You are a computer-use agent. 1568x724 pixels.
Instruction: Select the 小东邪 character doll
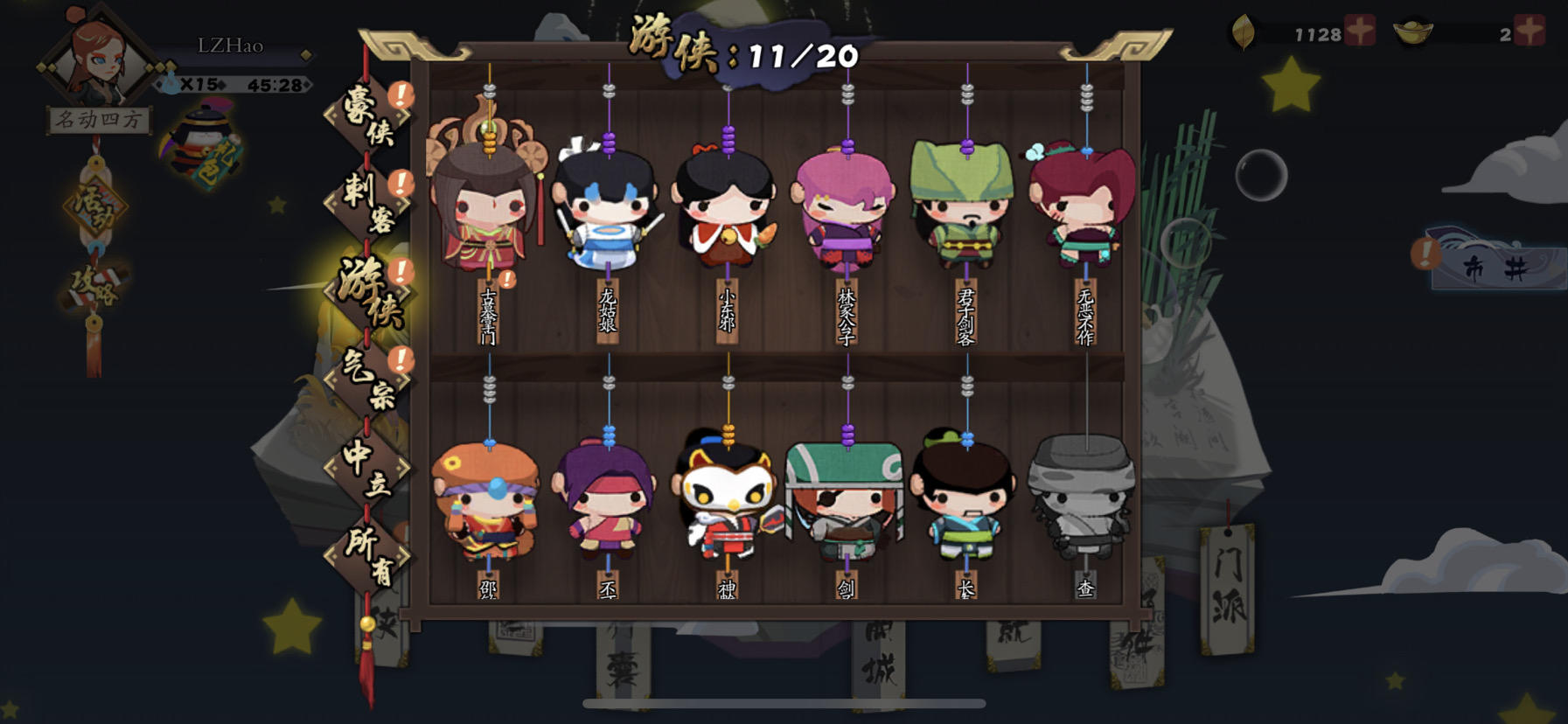tap(726, 210)
